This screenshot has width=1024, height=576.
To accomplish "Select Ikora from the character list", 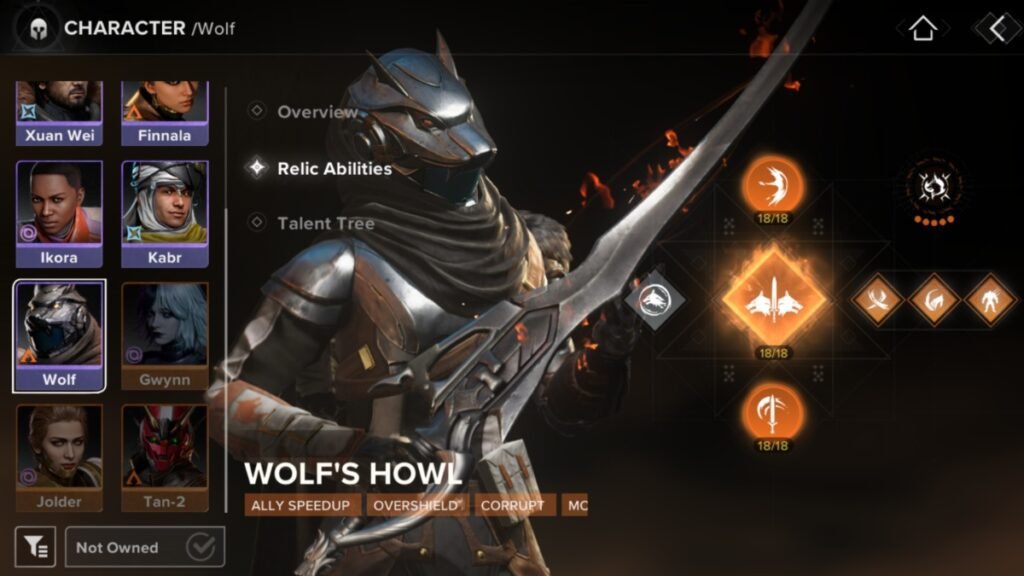I will click(59, 214).
